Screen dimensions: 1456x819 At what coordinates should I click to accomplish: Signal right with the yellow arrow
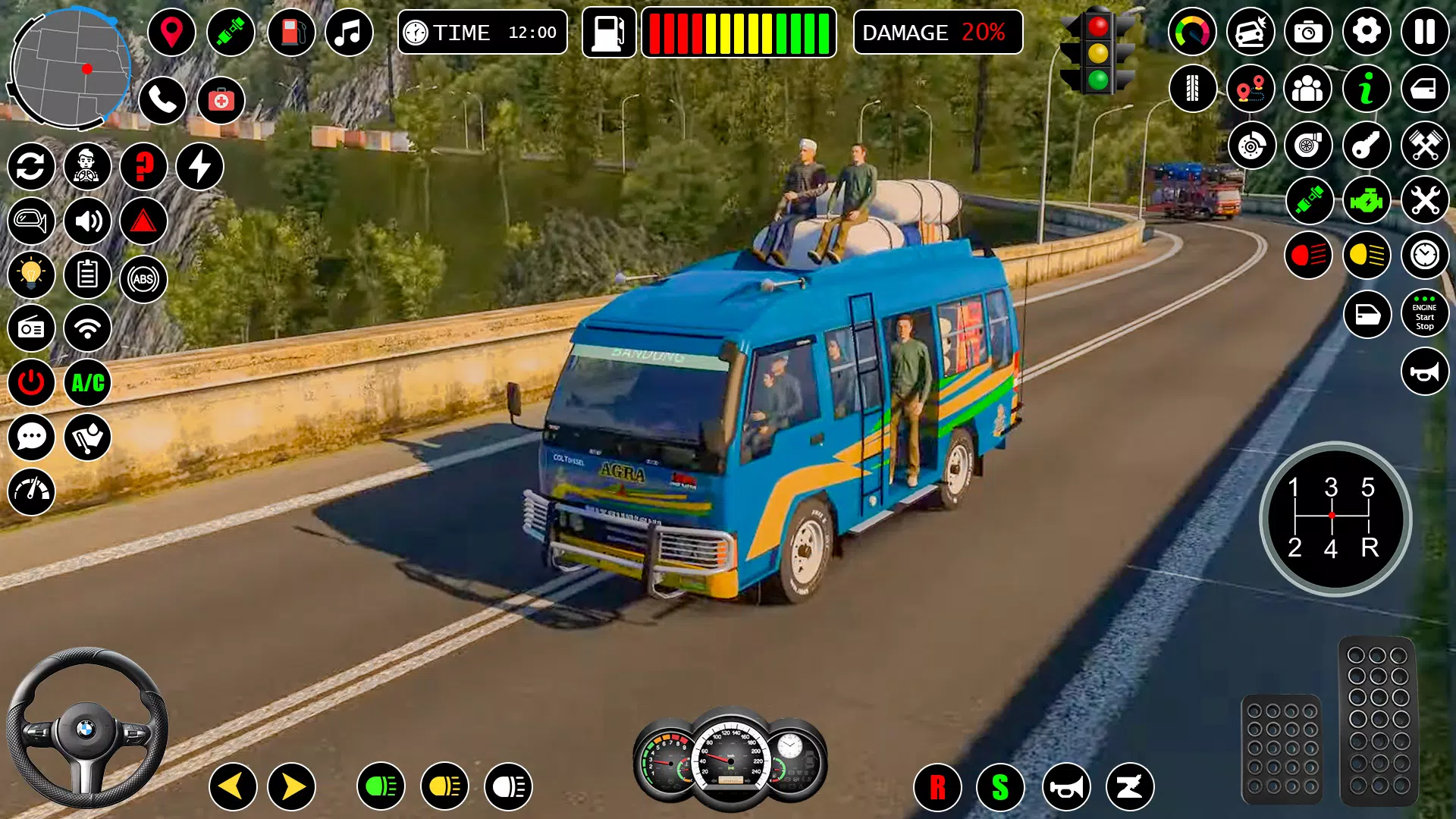[x=292, y=786]
